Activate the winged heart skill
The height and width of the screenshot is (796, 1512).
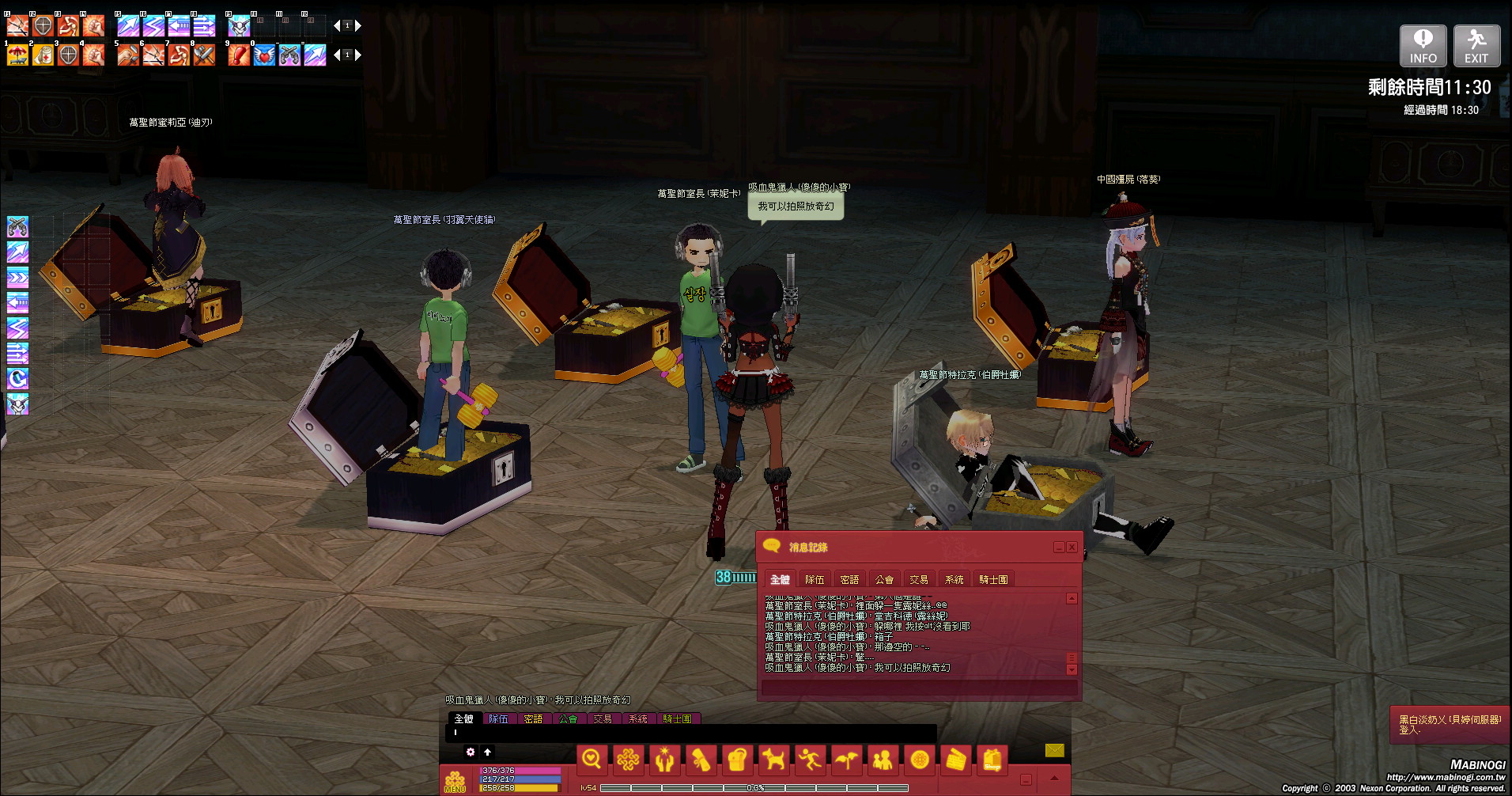point(264,55)
